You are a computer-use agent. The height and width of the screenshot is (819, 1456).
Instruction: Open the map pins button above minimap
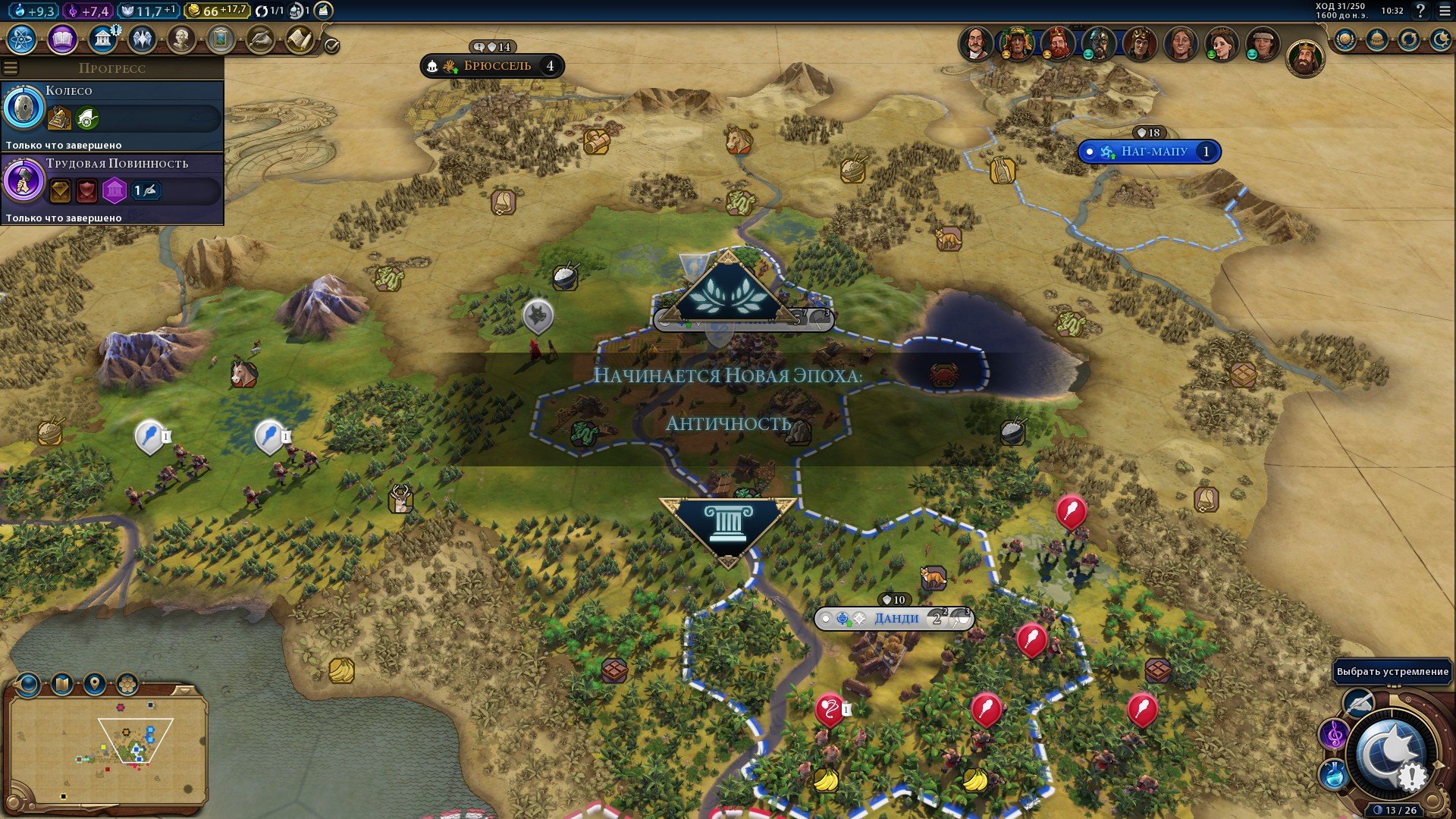coord(94,685)
